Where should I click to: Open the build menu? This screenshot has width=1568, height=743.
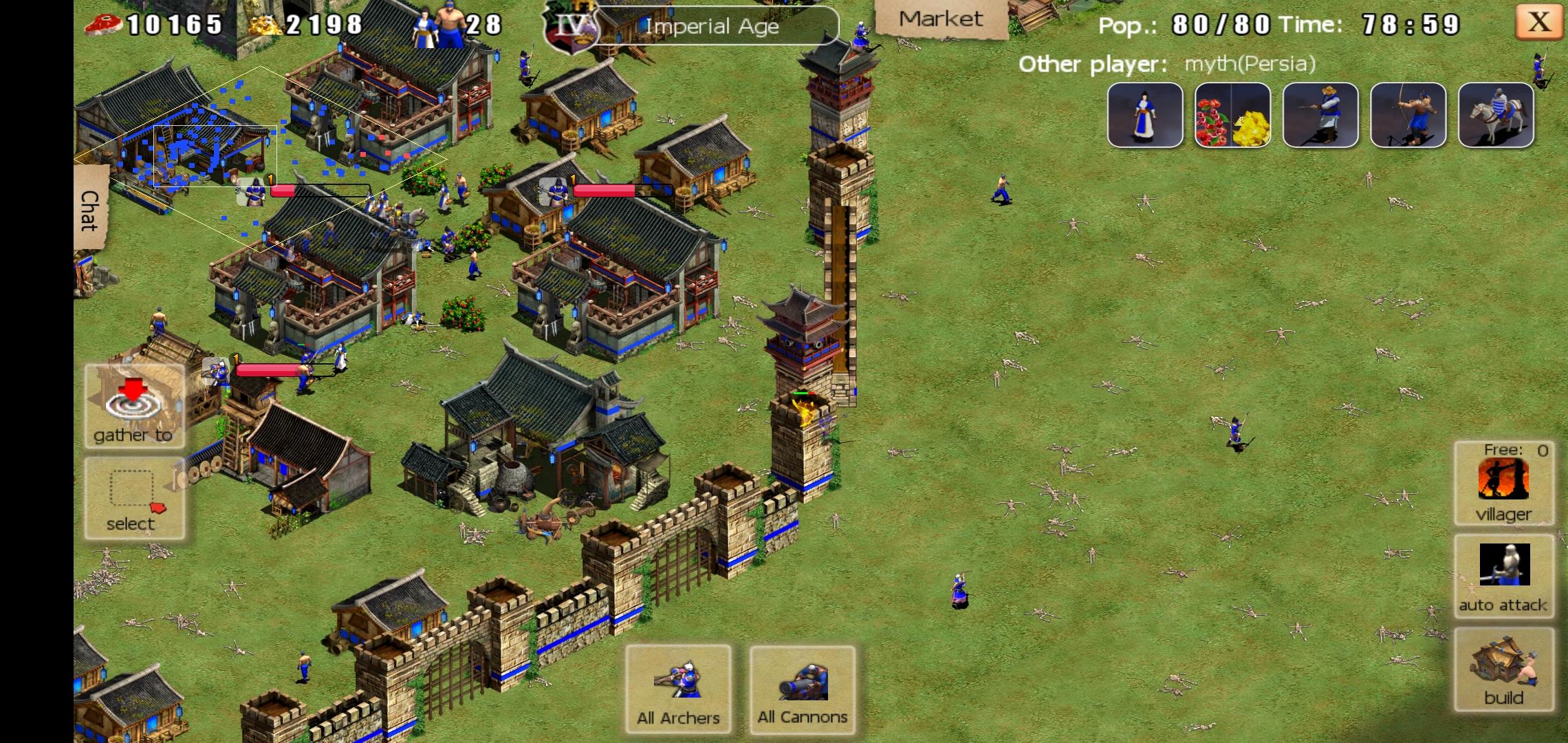(x=1503, y=669)
